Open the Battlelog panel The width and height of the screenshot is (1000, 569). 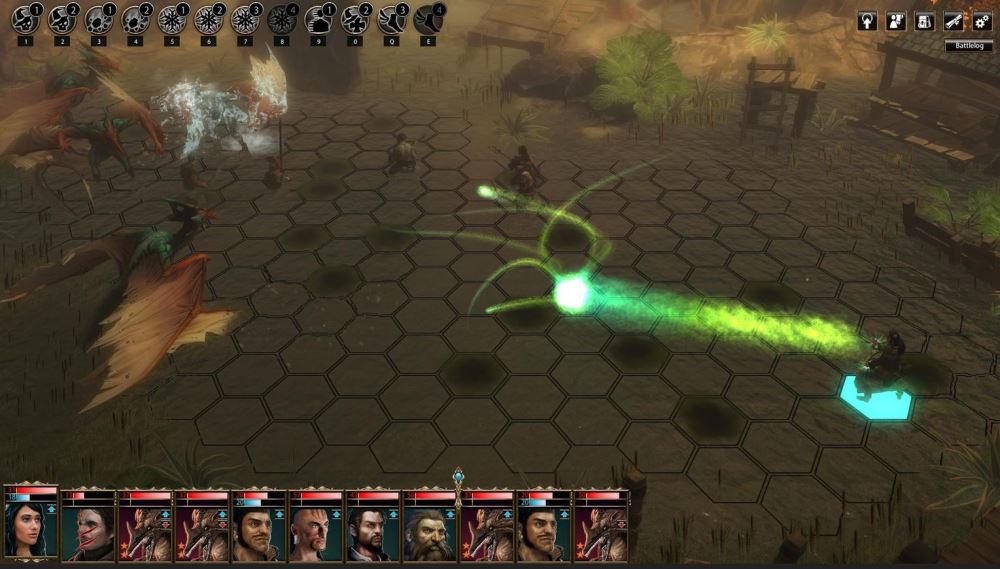[x=968, y=46]
